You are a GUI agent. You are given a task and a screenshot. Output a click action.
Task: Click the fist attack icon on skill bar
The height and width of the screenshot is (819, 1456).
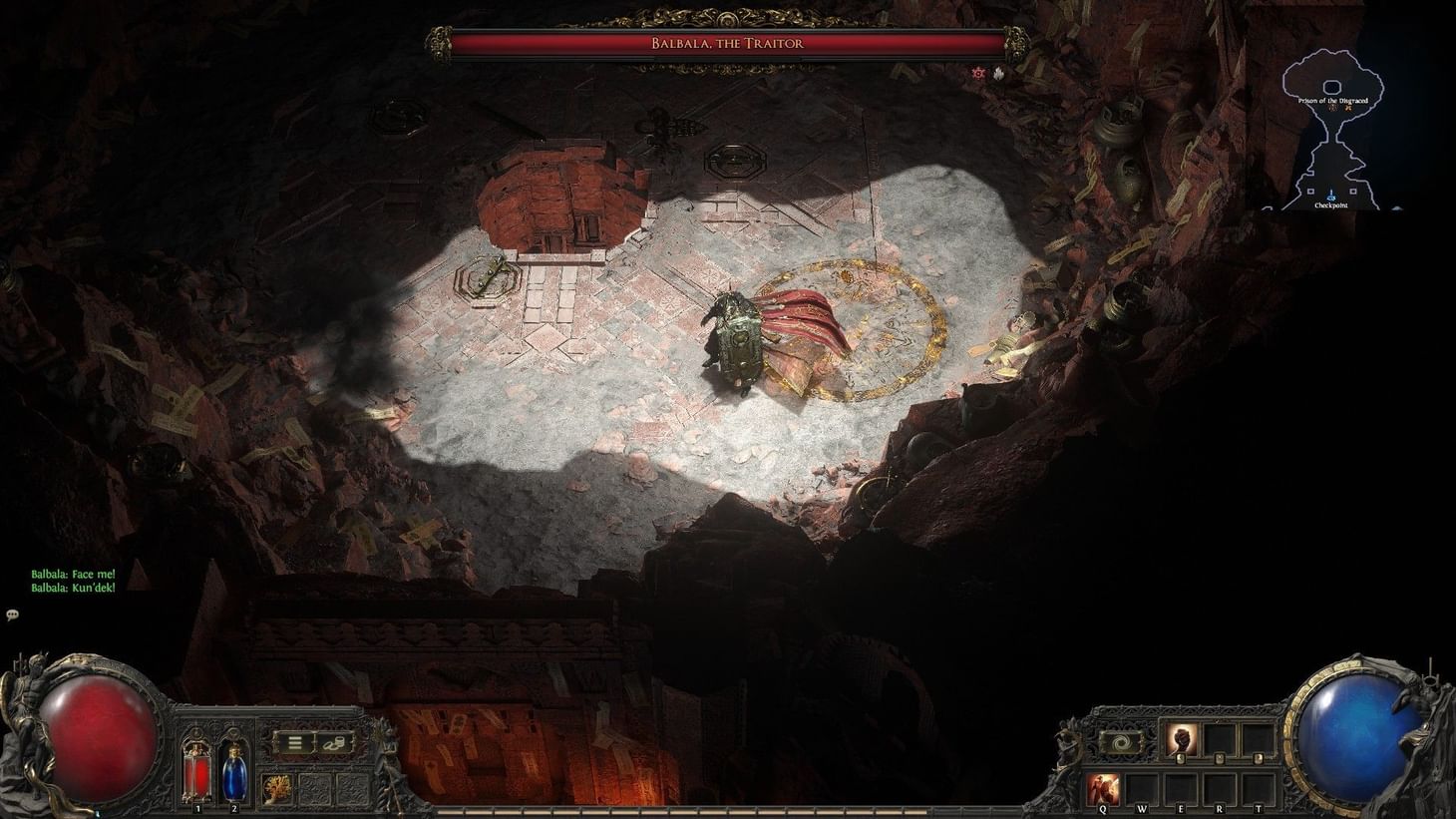(1182, 738)
